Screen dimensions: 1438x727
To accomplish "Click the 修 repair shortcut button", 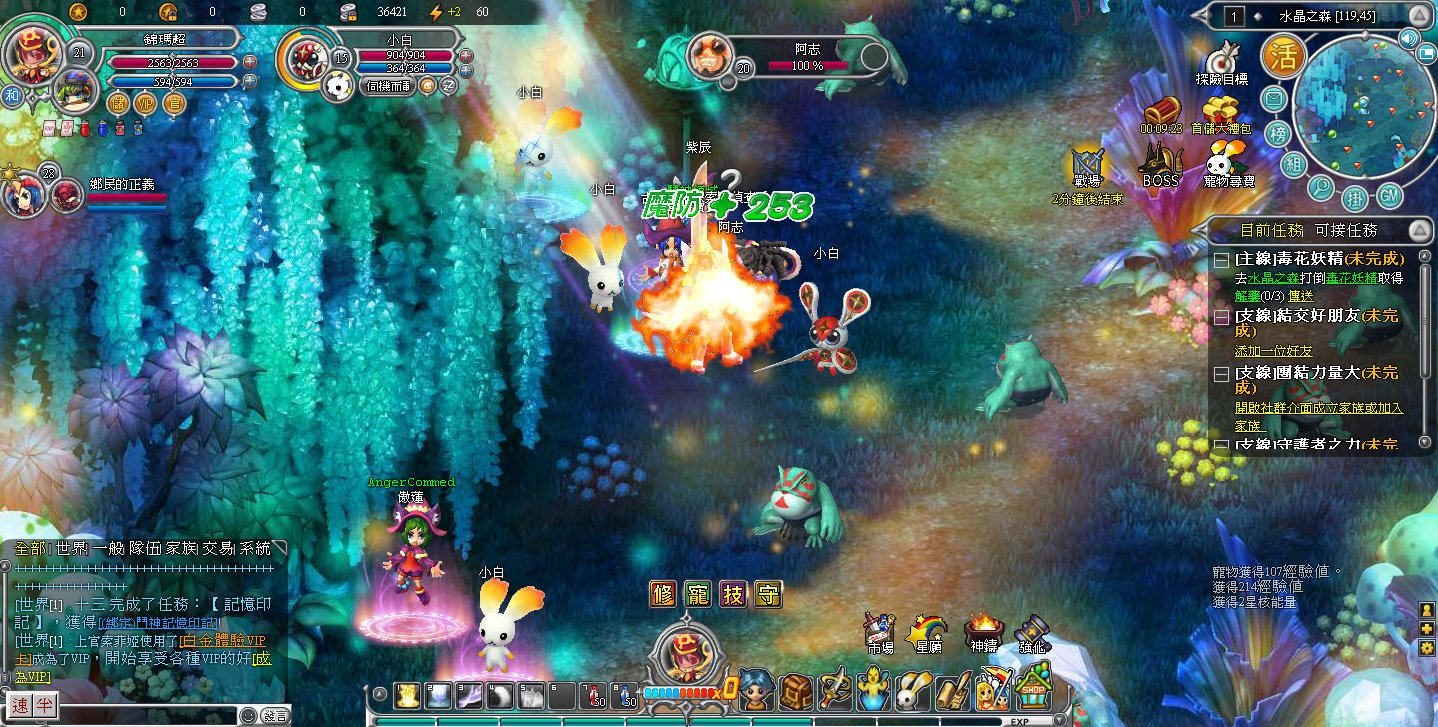I will [x=663, y=595].
